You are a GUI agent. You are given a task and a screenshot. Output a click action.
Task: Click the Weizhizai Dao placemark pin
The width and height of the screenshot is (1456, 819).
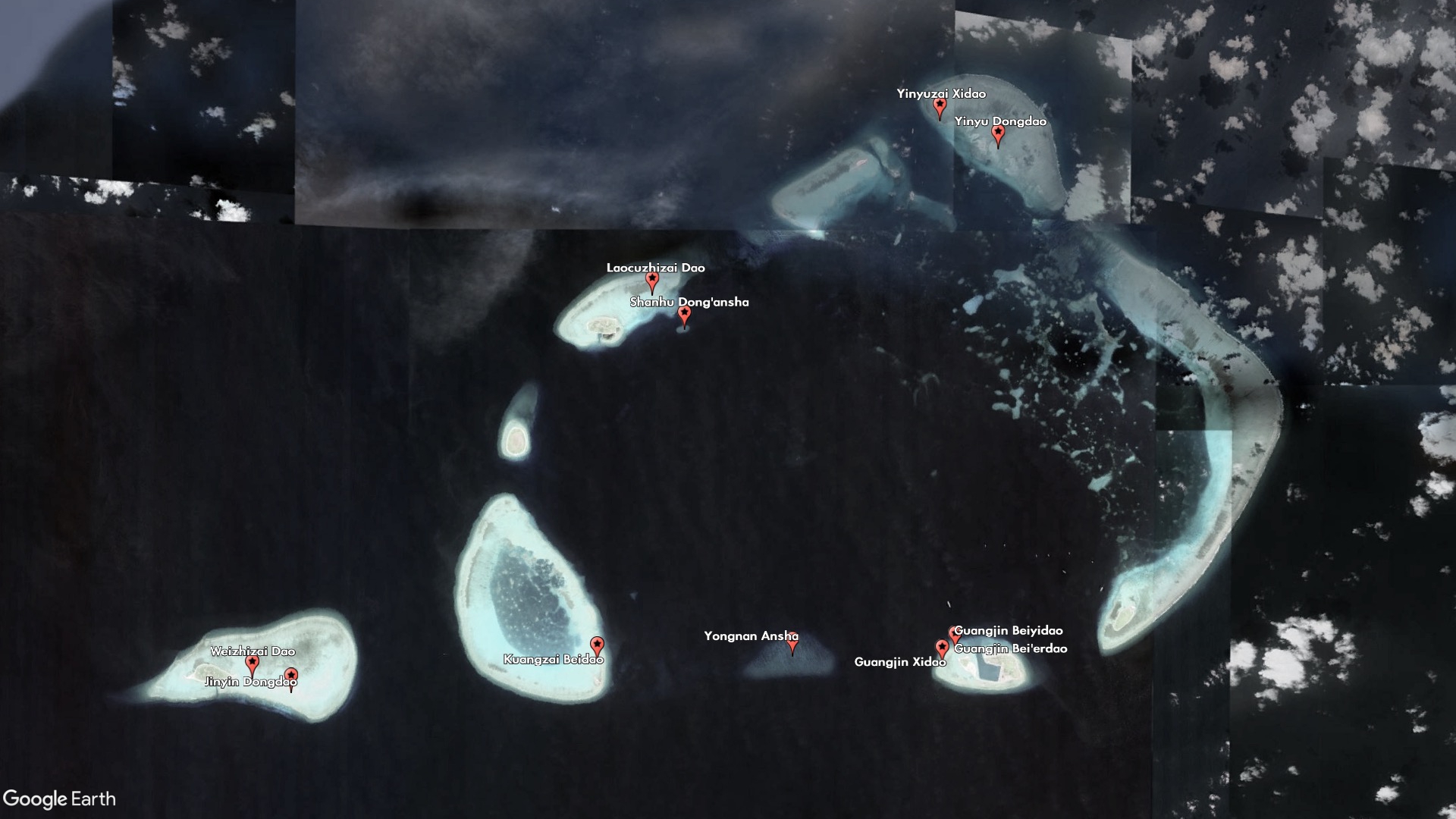(253, 664)
